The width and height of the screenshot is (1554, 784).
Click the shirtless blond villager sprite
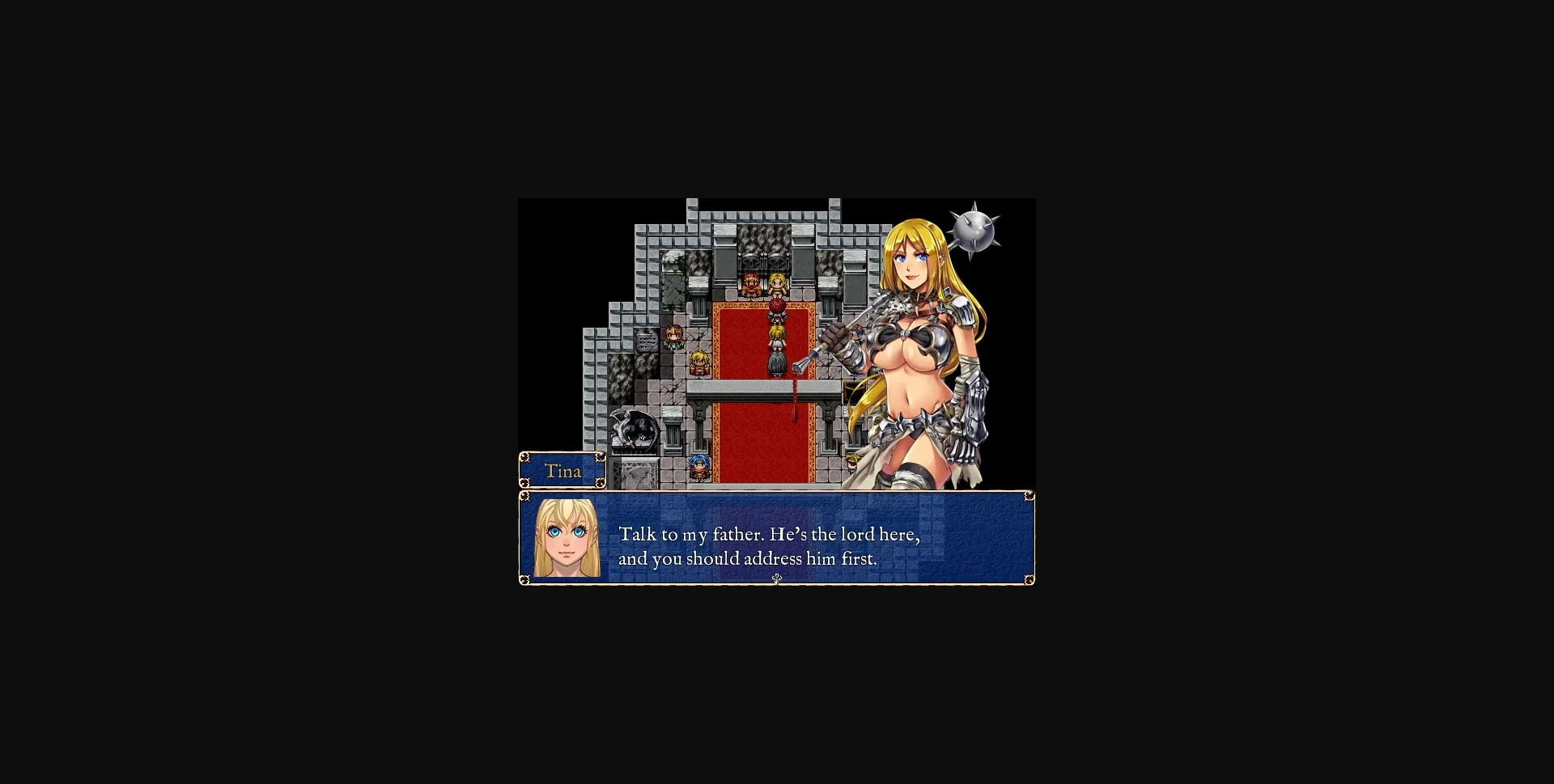pos(698,362)
